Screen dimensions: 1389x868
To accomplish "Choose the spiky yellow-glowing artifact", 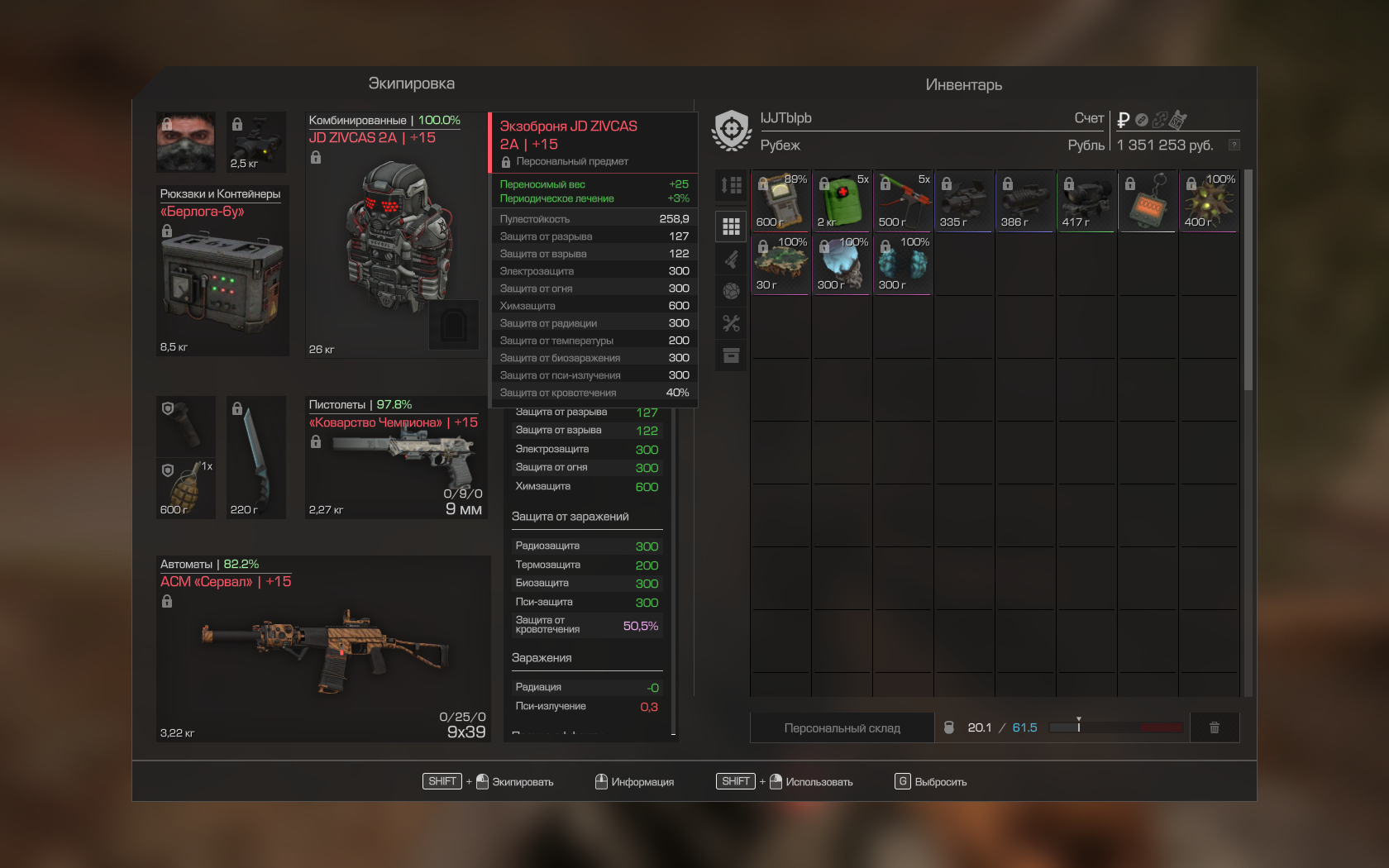I will 1209,201.
